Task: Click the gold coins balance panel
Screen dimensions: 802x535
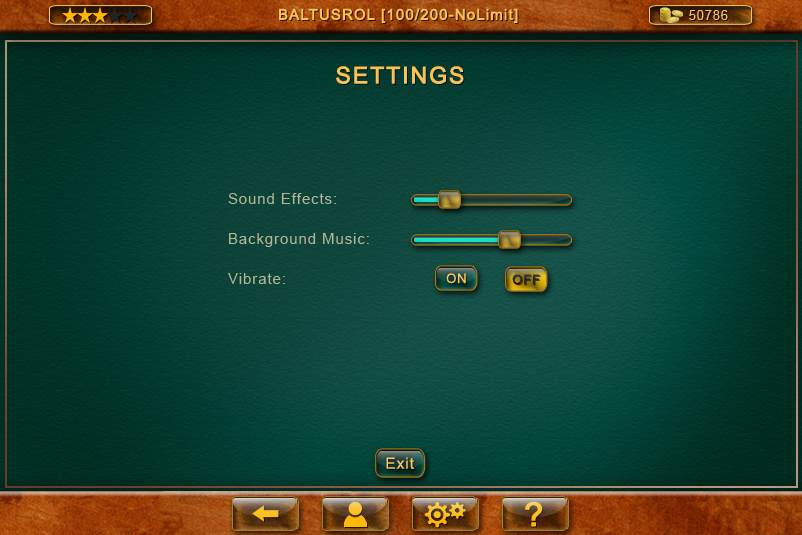Action: pyautogui.click(x=700, y=15)
